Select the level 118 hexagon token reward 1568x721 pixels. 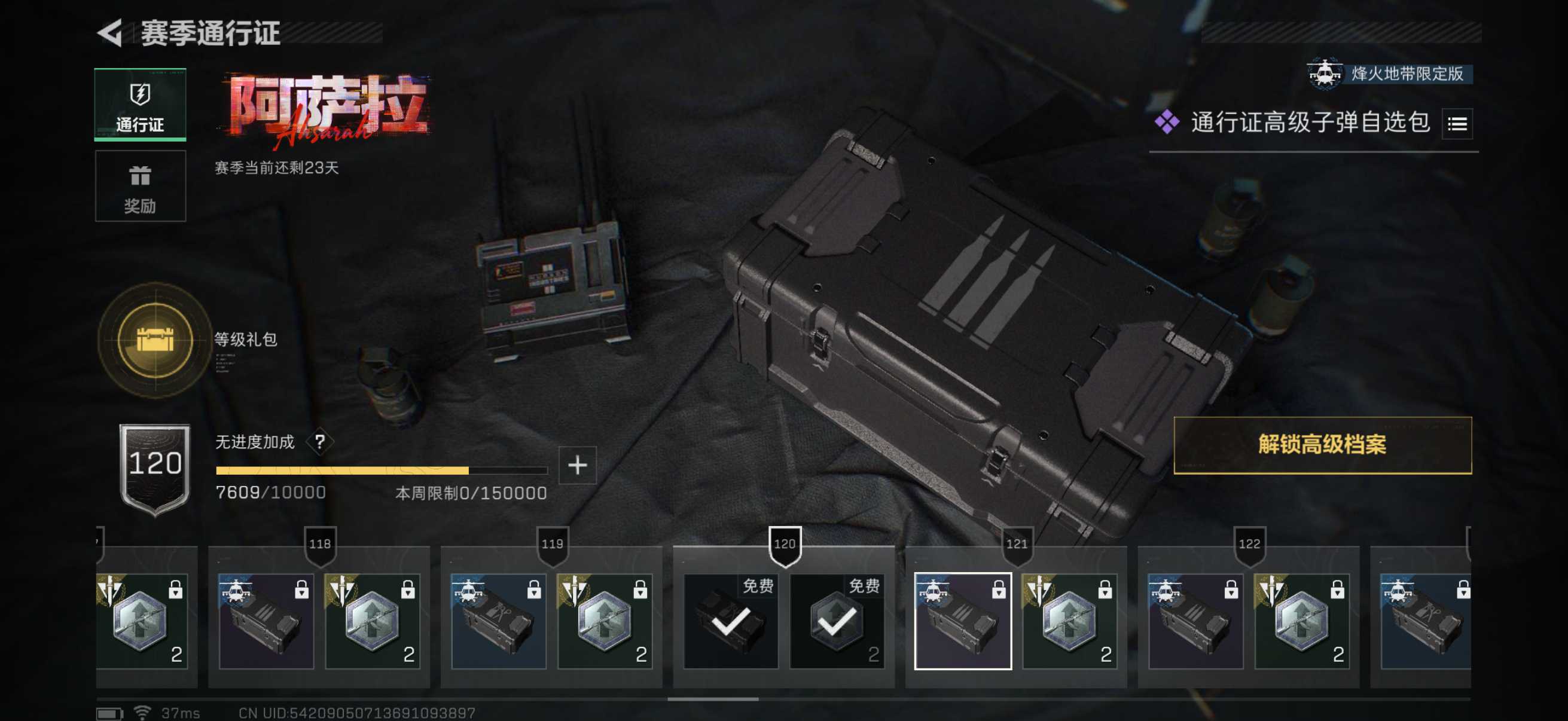pyautogui.click(x=372, y=621)
